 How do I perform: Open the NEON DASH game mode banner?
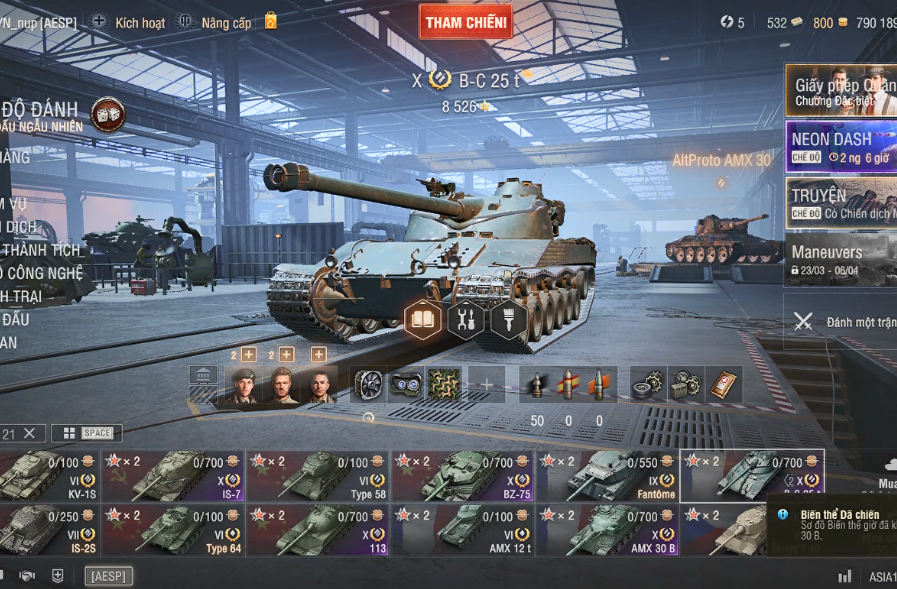pyautogui.click(x=840, y=147)
